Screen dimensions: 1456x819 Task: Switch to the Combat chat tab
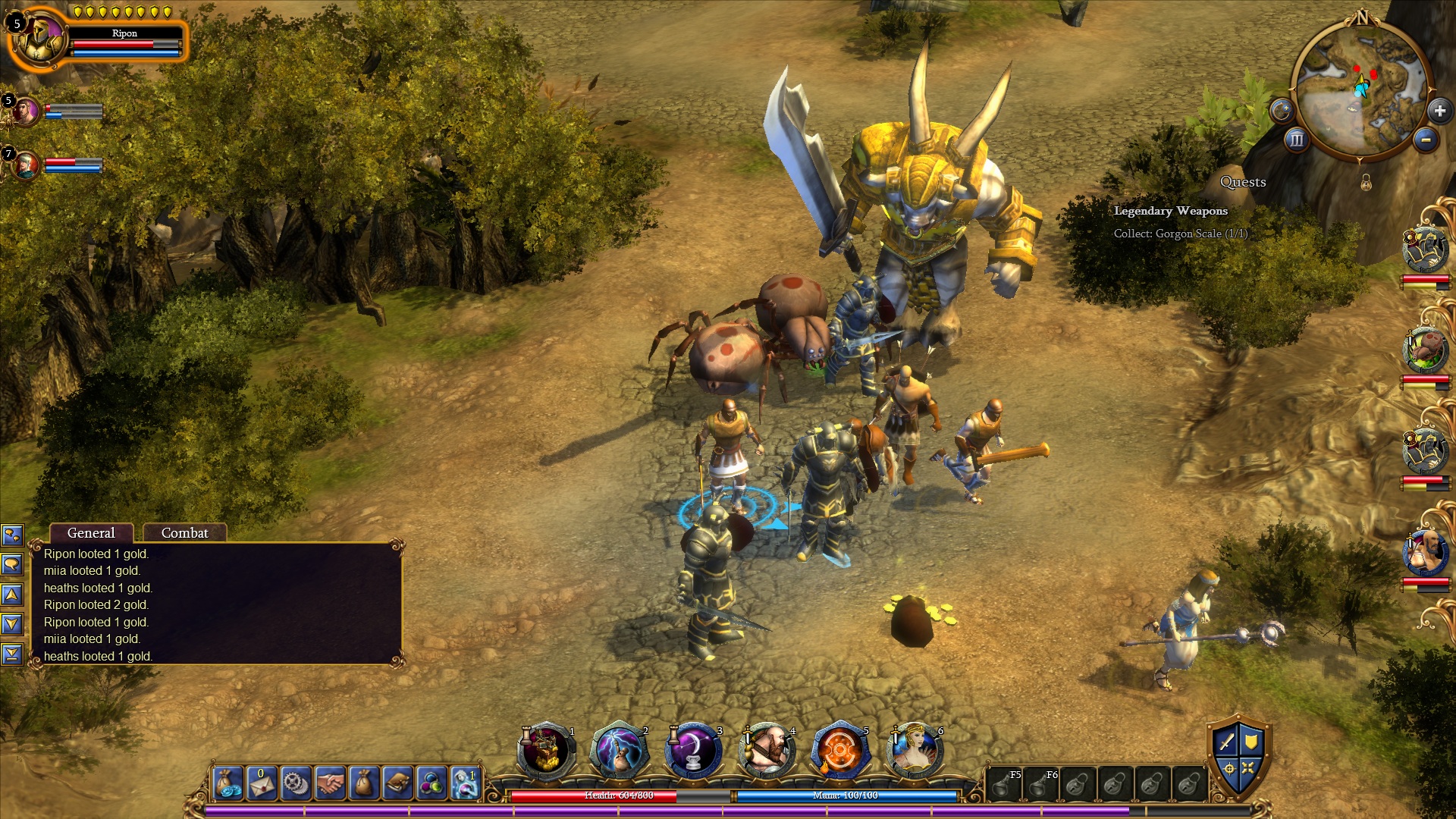pyautogui.click(x=184, y=533)
